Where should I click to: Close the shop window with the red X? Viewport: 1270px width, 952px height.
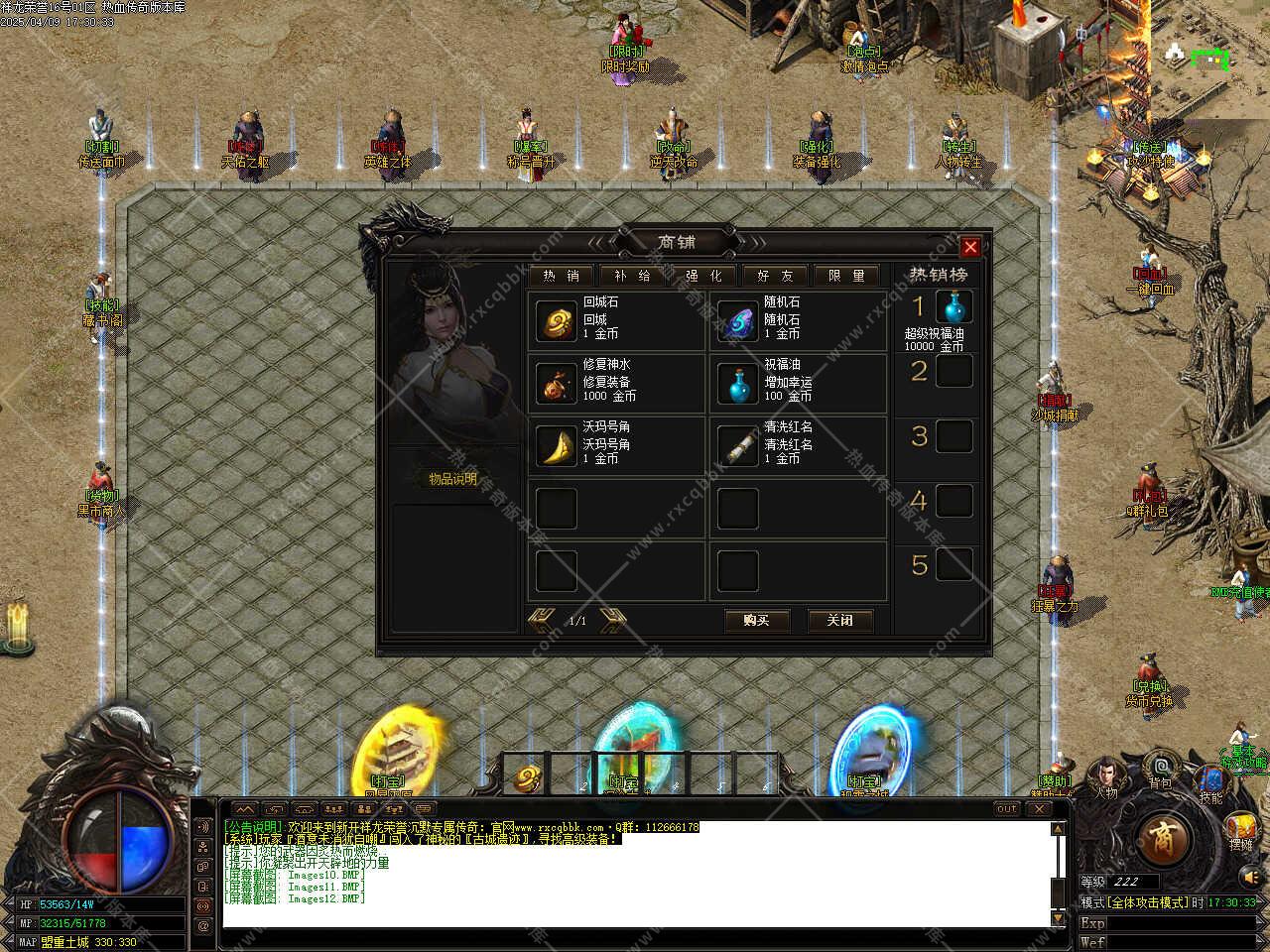(x=970, y=247)
